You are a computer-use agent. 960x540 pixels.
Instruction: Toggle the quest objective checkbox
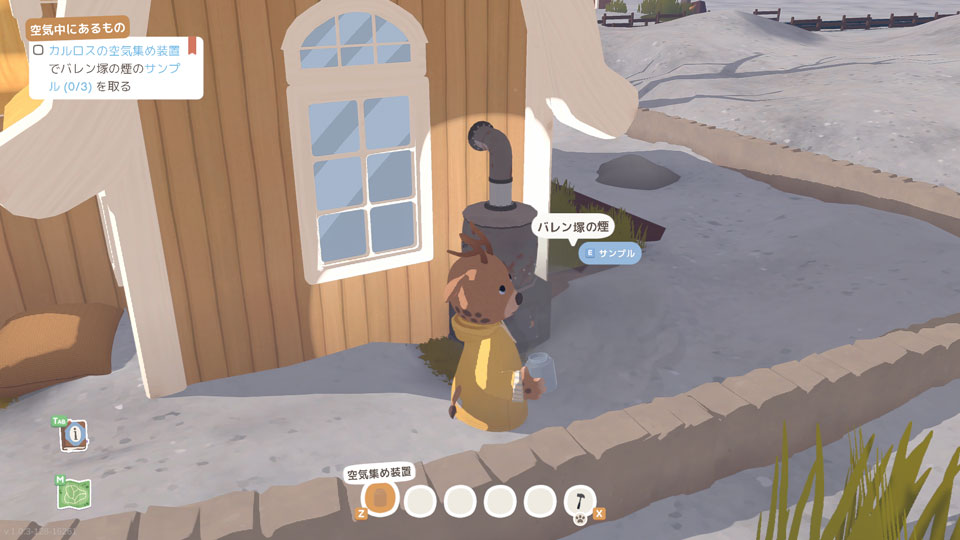[x=38, y=49]
